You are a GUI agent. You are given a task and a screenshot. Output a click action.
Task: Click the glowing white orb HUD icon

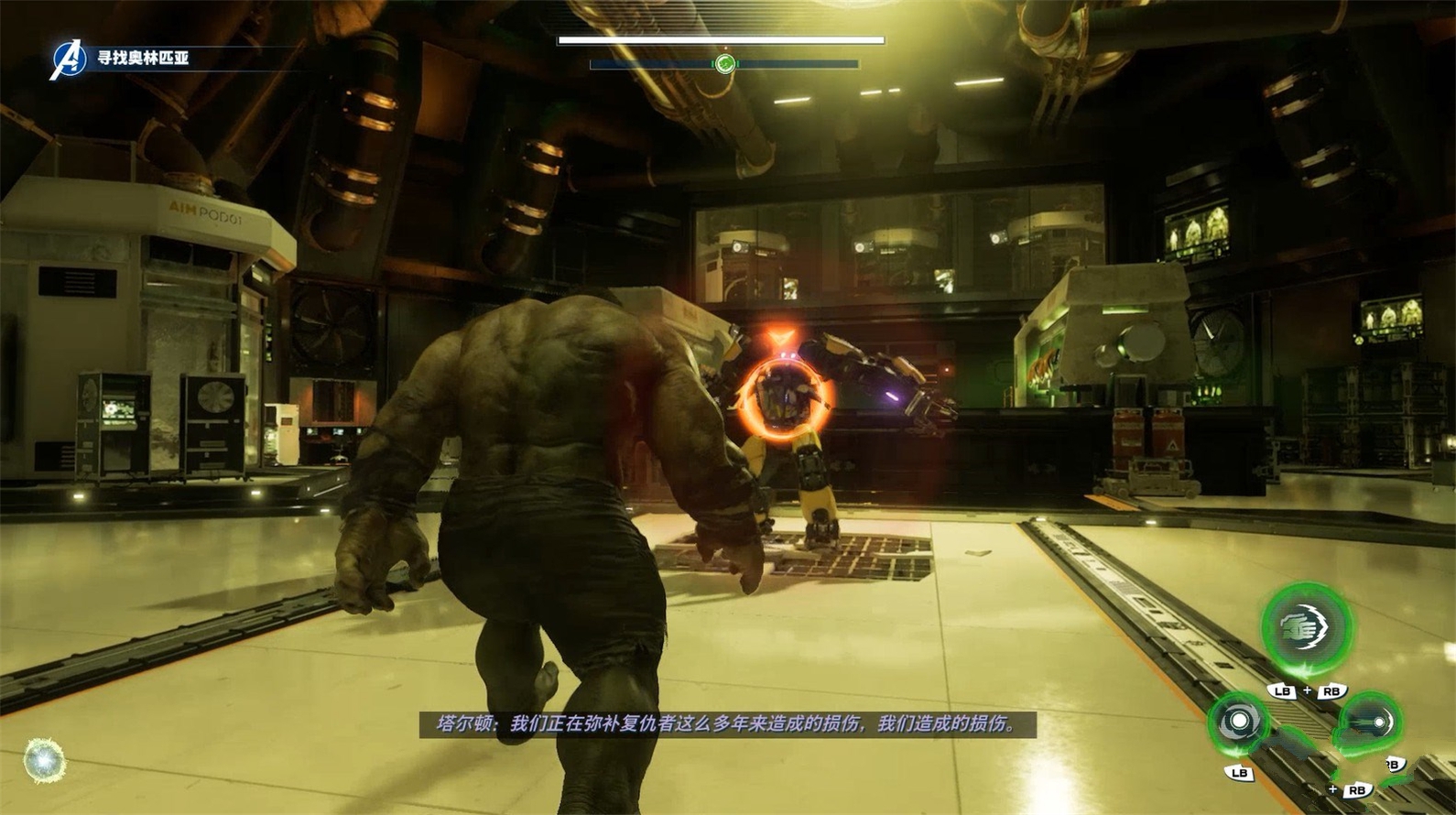pos(44,760)
